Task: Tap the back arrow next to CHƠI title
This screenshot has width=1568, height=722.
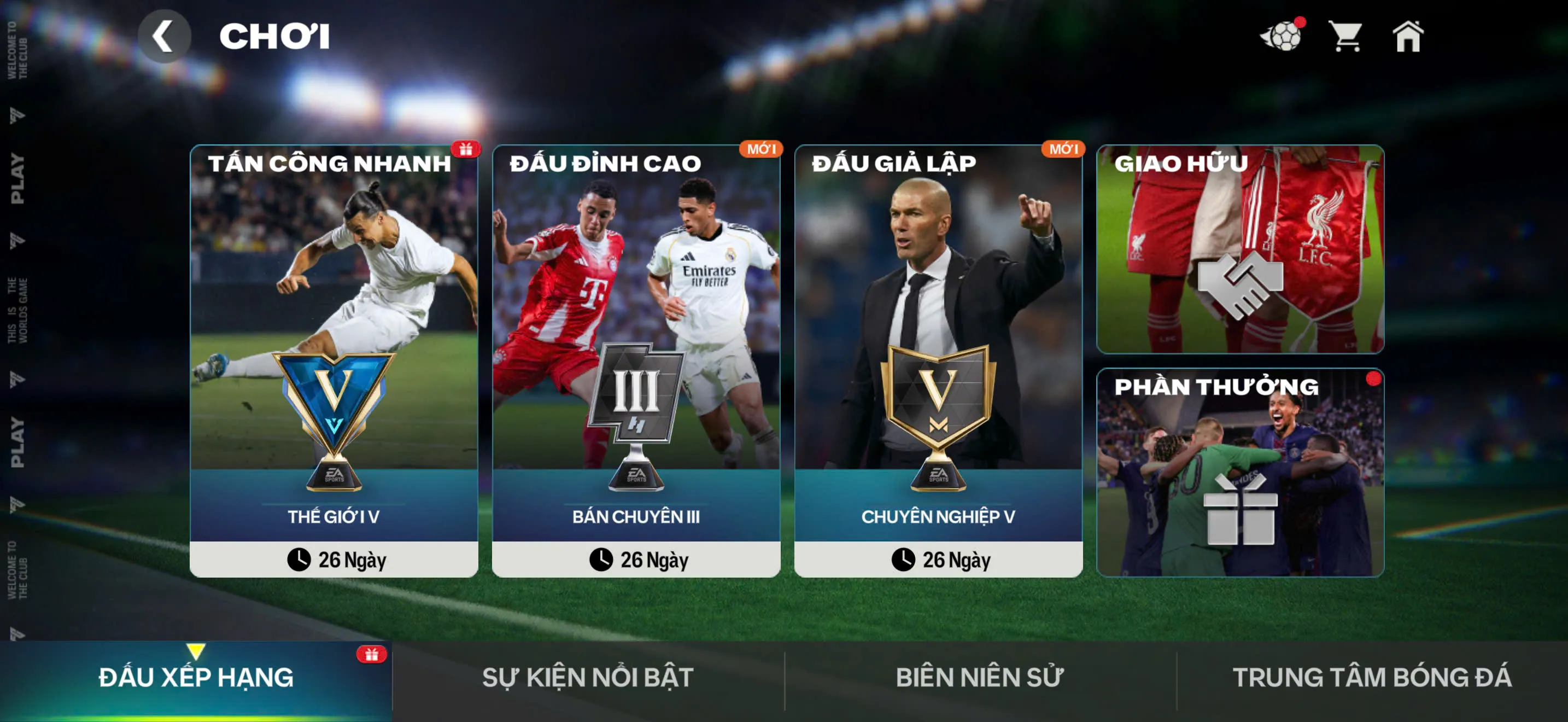Action: 165,37
